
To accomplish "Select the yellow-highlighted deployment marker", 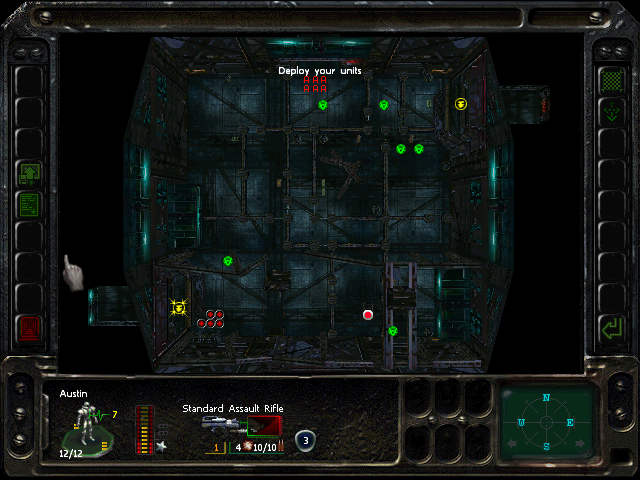I will pos(179,307).
